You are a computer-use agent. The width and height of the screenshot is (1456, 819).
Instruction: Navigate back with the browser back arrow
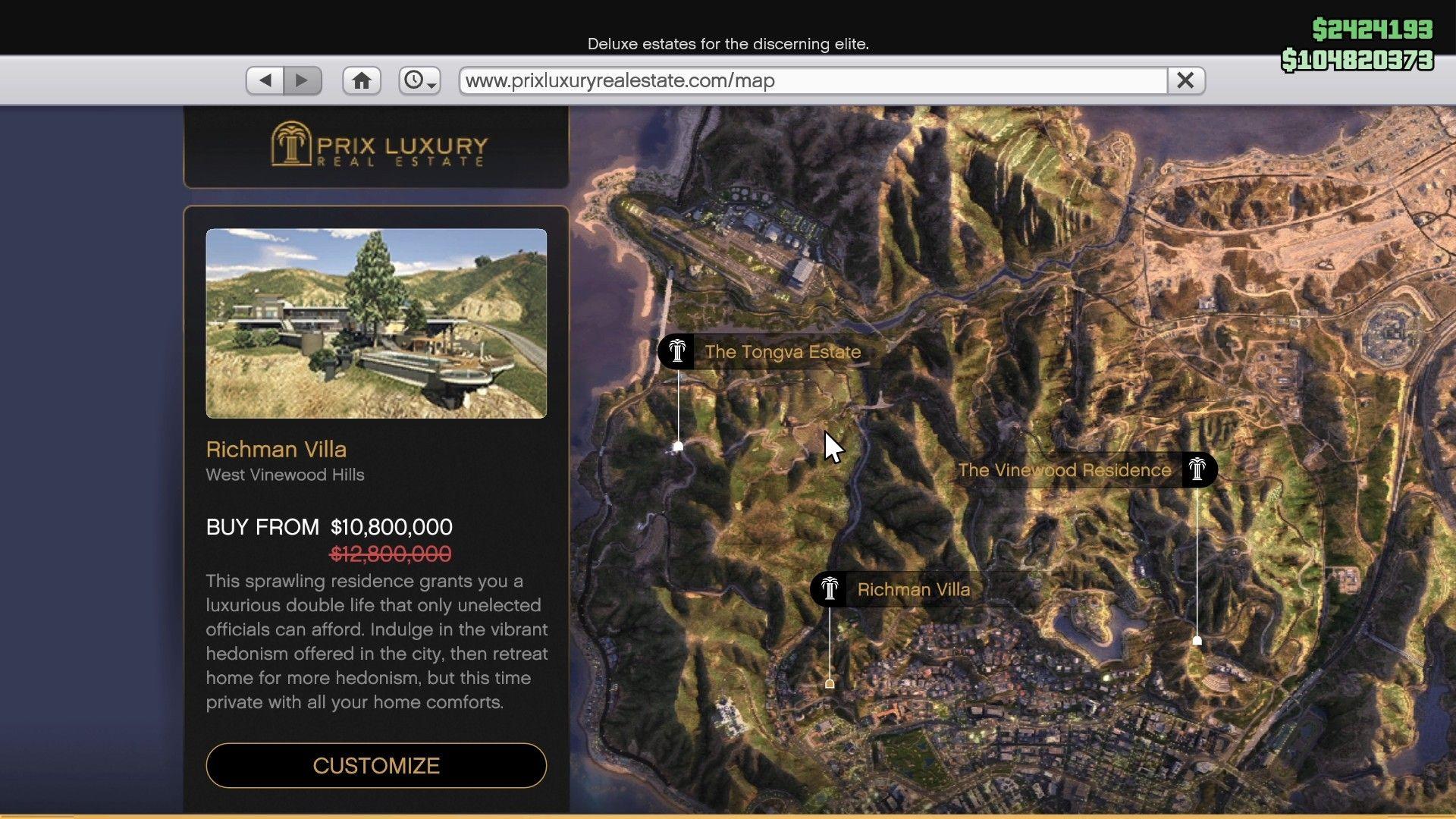(265, 80)
